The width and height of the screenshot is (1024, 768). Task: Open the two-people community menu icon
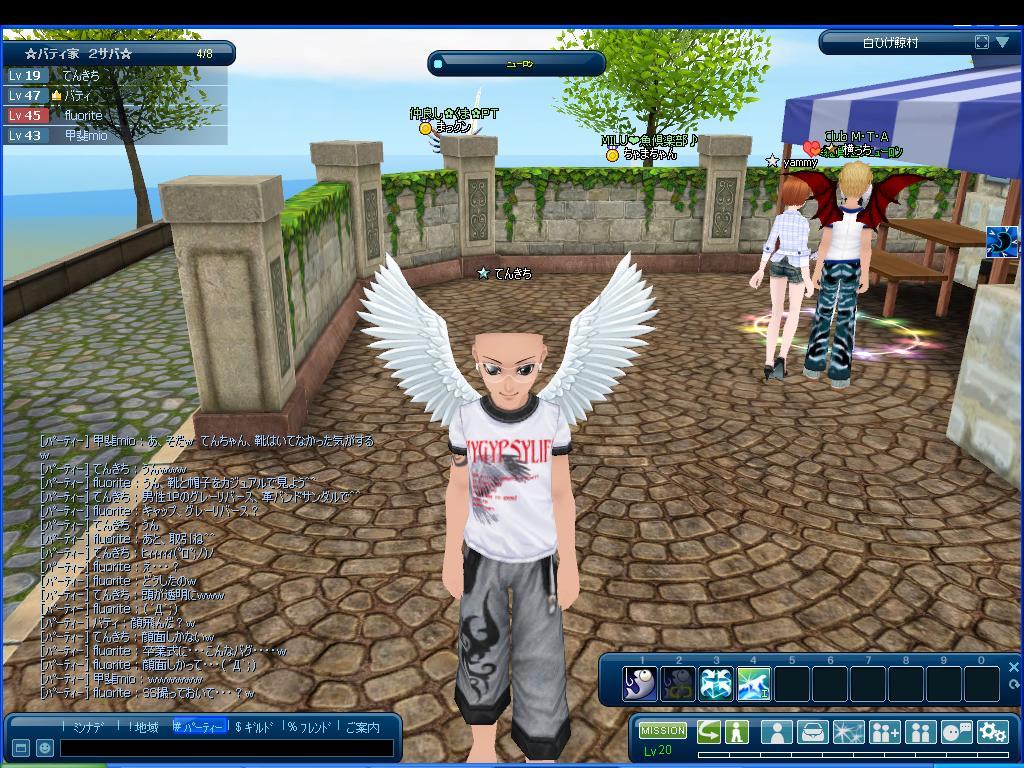920,731
